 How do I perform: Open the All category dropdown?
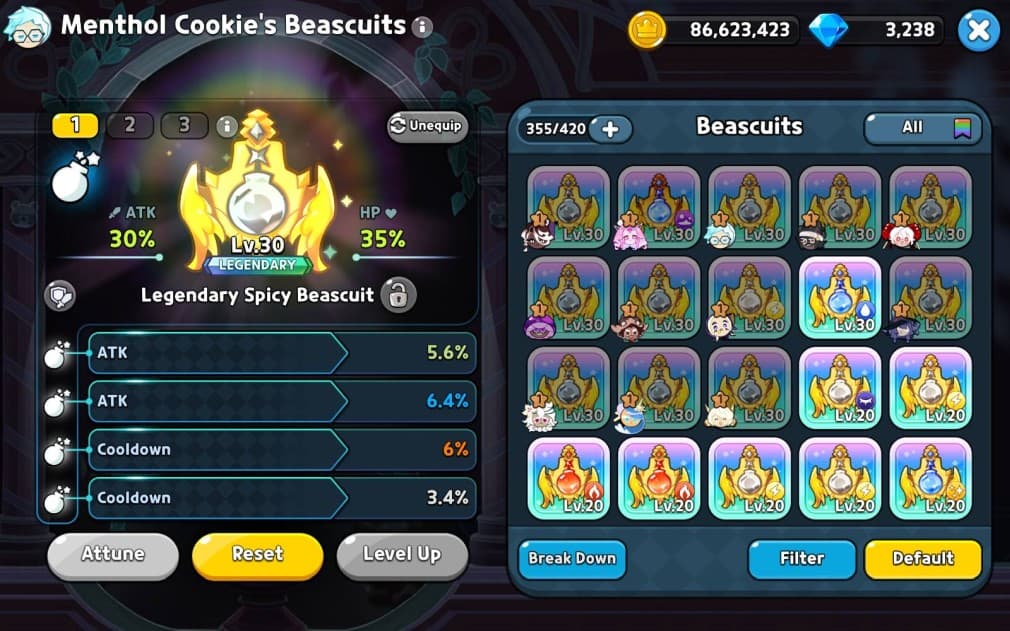(922, 128)
